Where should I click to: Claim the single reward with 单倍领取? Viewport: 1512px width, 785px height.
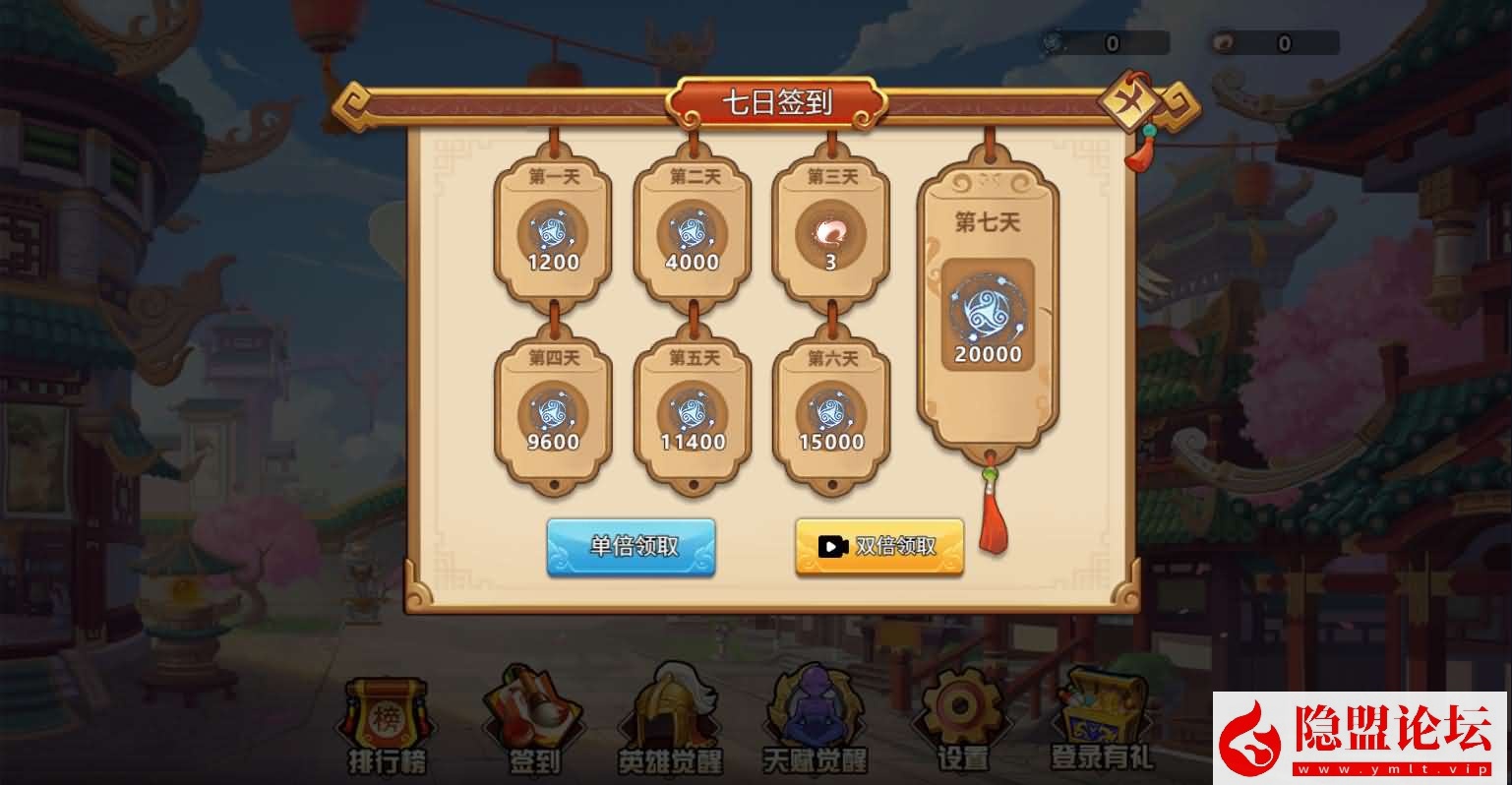[632, 546]
